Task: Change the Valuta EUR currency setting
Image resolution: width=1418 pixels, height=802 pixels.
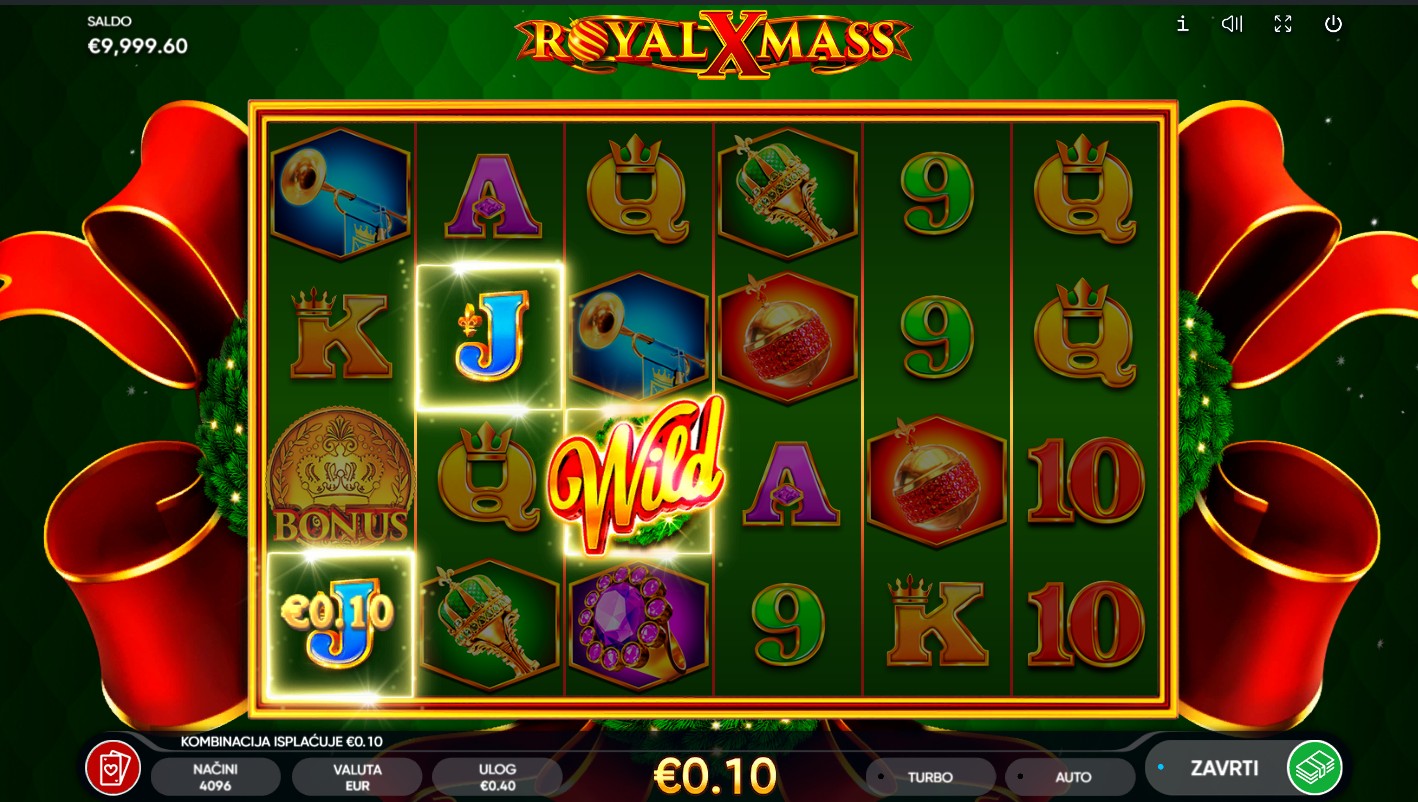Action: 357,777
